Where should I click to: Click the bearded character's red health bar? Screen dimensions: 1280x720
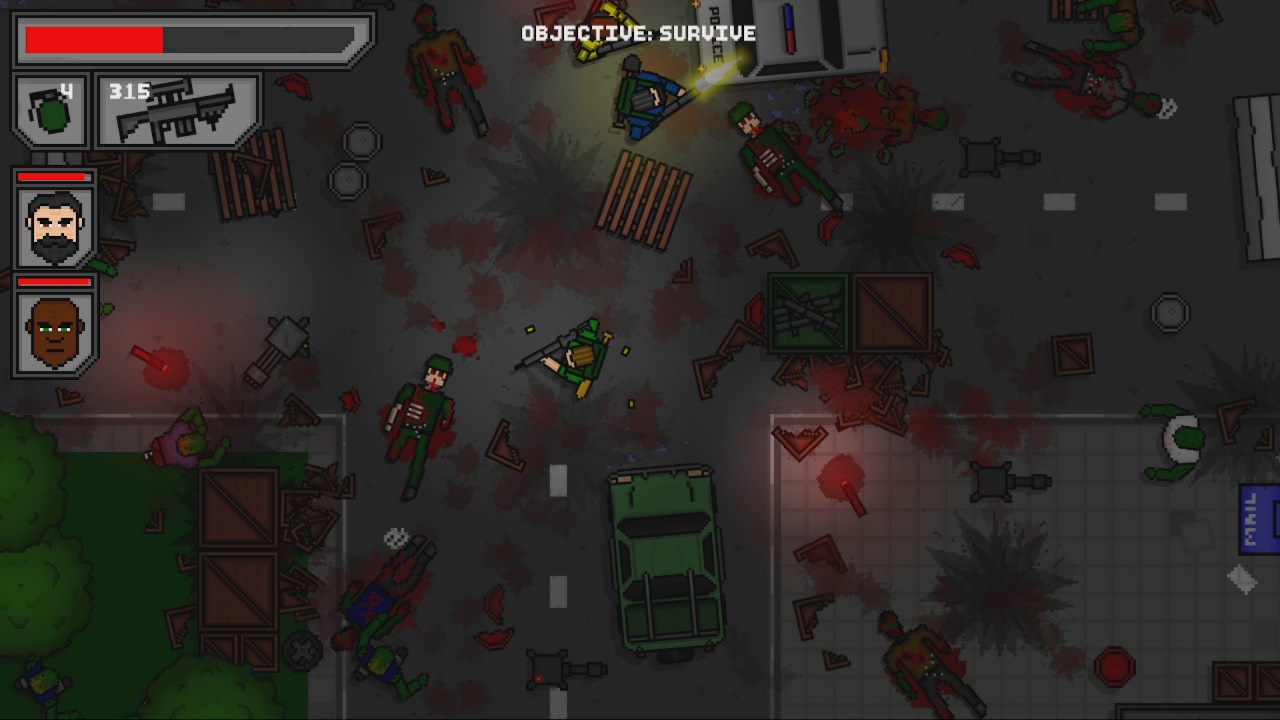(x=54, y=178)
